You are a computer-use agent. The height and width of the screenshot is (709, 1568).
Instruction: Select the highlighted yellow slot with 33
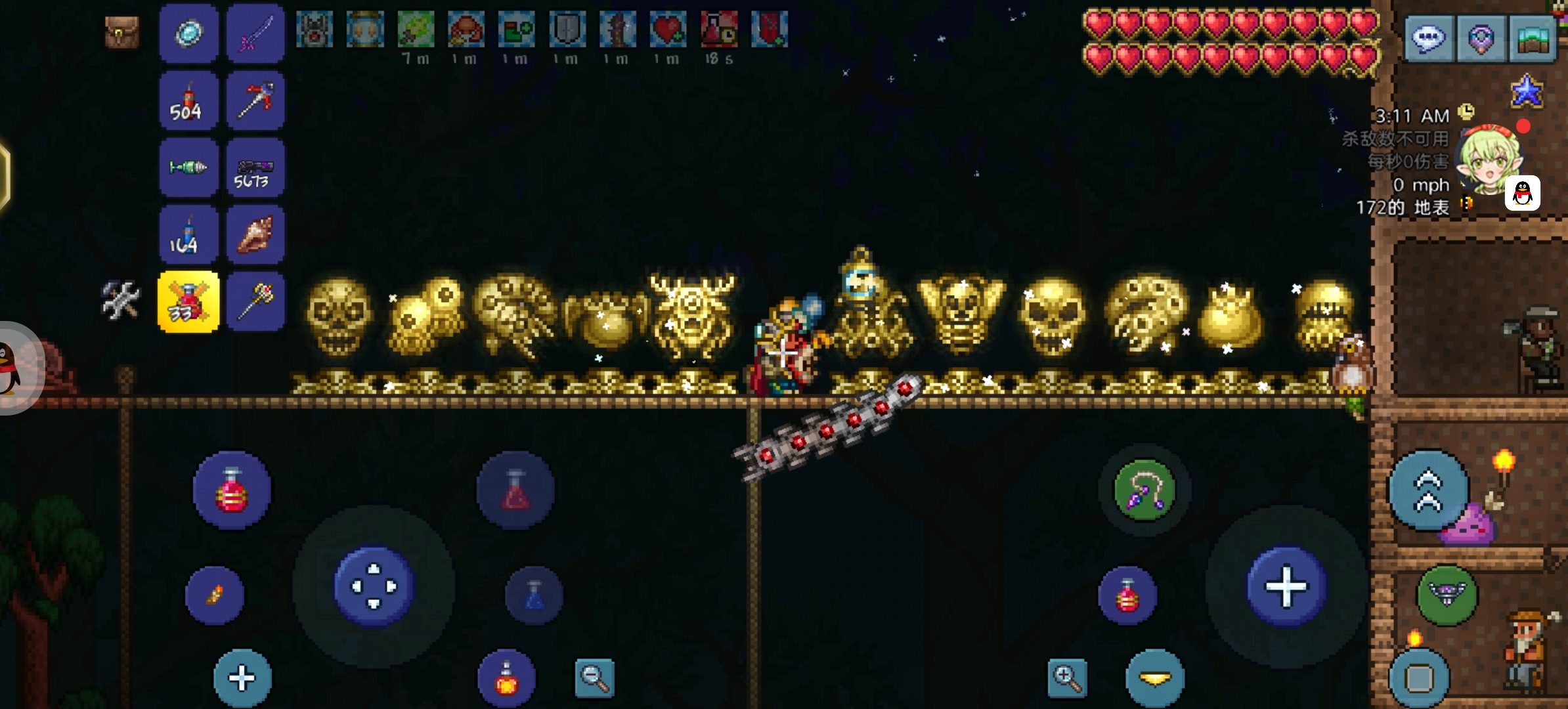188,302
